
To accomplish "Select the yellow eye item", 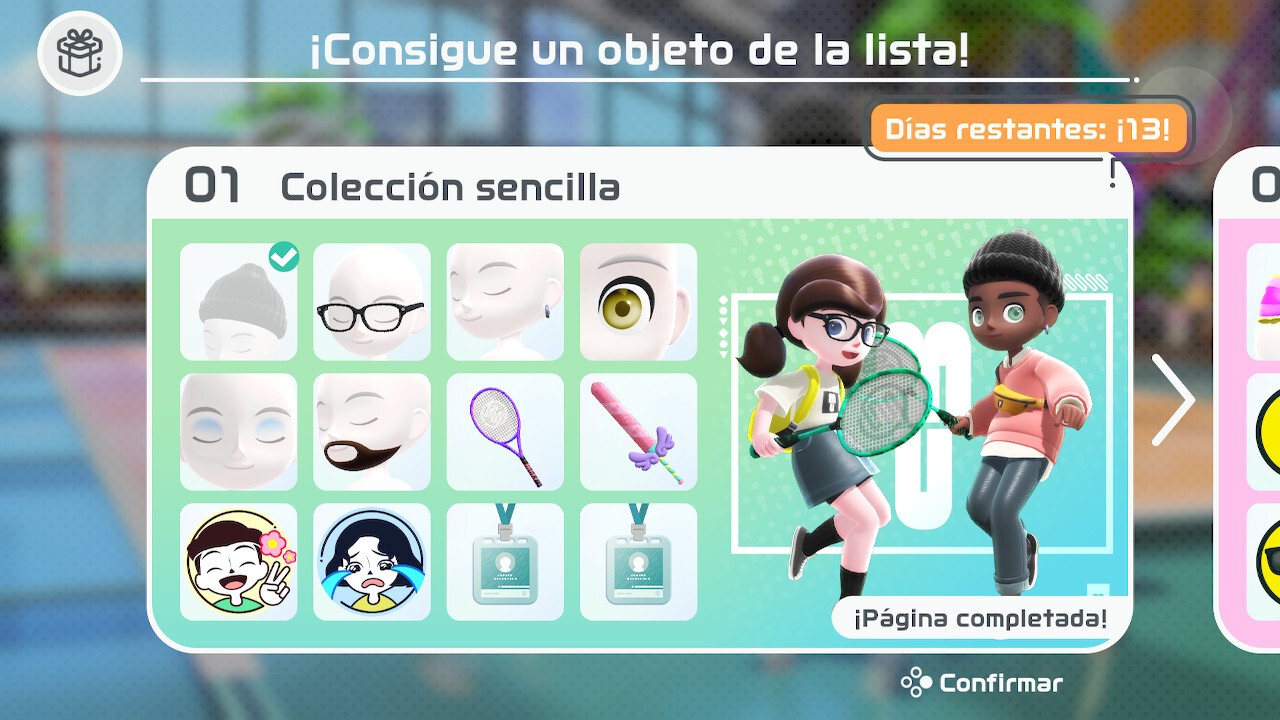I will [638, 301].
